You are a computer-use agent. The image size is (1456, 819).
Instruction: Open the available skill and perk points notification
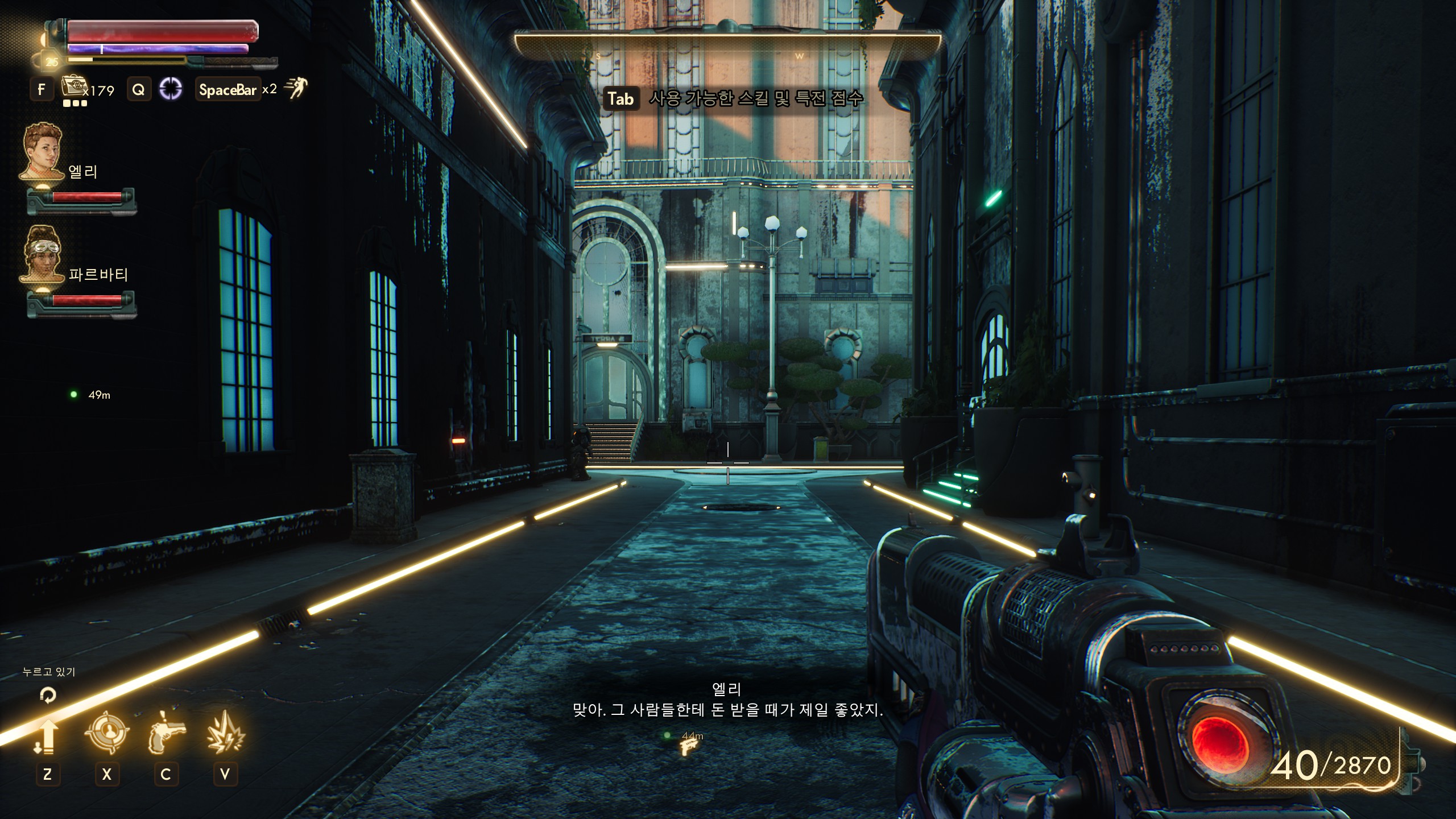click(x=733, y=99)
